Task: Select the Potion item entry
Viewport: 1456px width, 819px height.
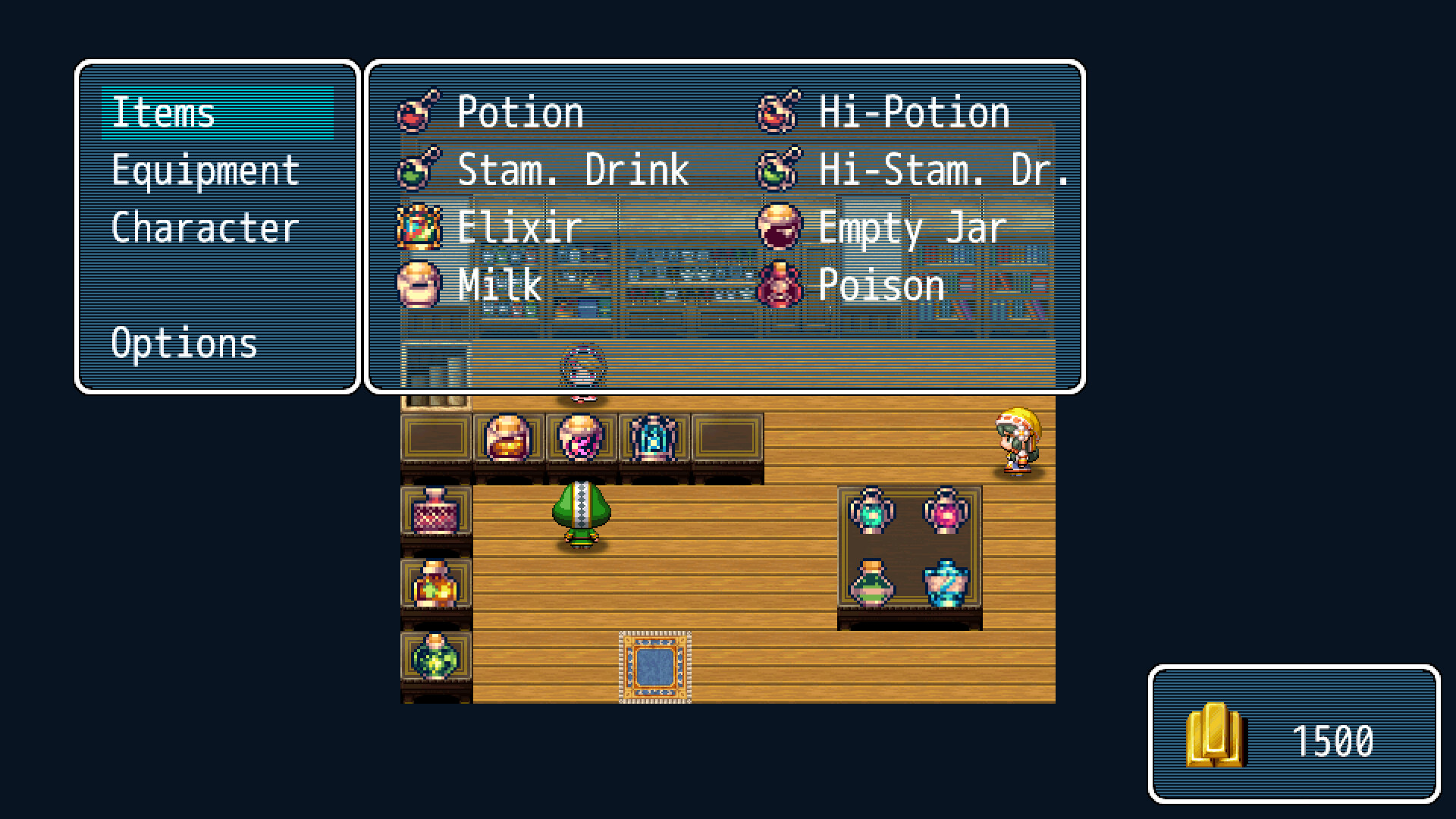Action: click(521, 111)
